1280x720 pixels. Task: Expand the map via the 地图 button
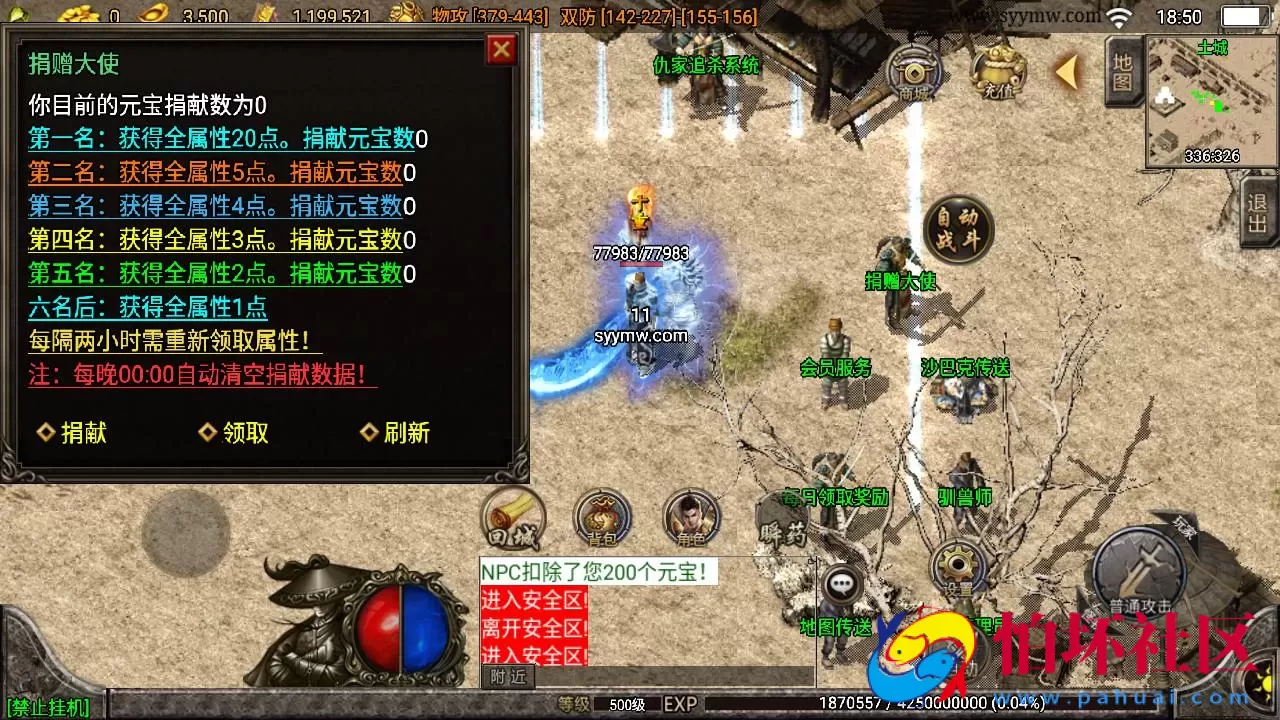pos(1122,72)
